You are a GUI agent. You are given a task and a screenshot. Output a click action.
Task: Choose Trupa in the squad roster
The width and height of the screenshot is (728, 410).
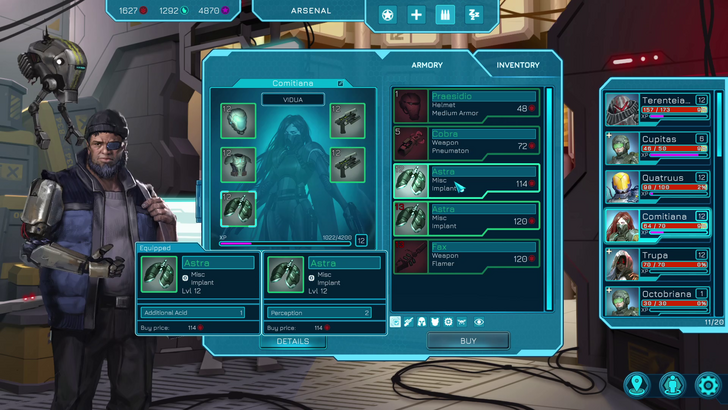[x=660, y=263]
